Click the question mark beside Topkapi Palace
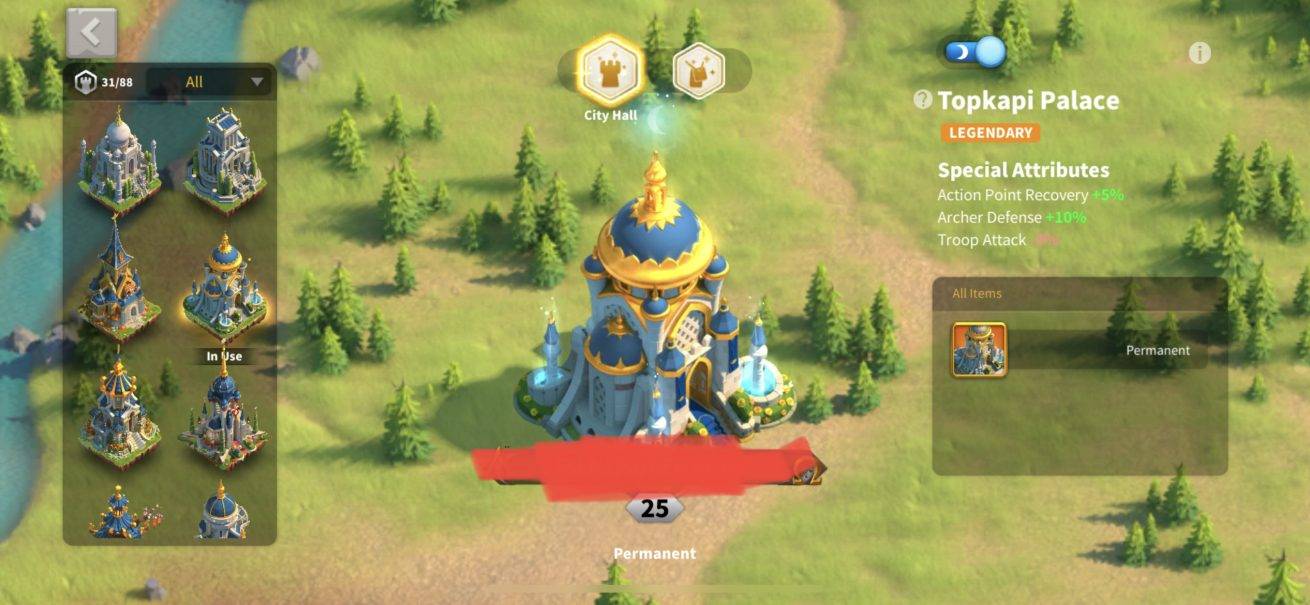Viewport: 1310px width, 605px height. click(x=923, y=100)
